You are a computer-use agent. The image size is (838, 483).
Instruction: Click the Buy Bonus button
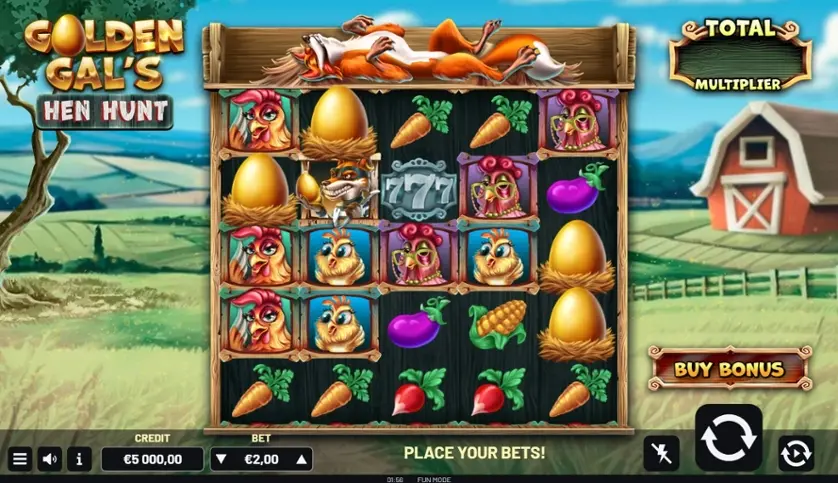(x=728, y=368)
